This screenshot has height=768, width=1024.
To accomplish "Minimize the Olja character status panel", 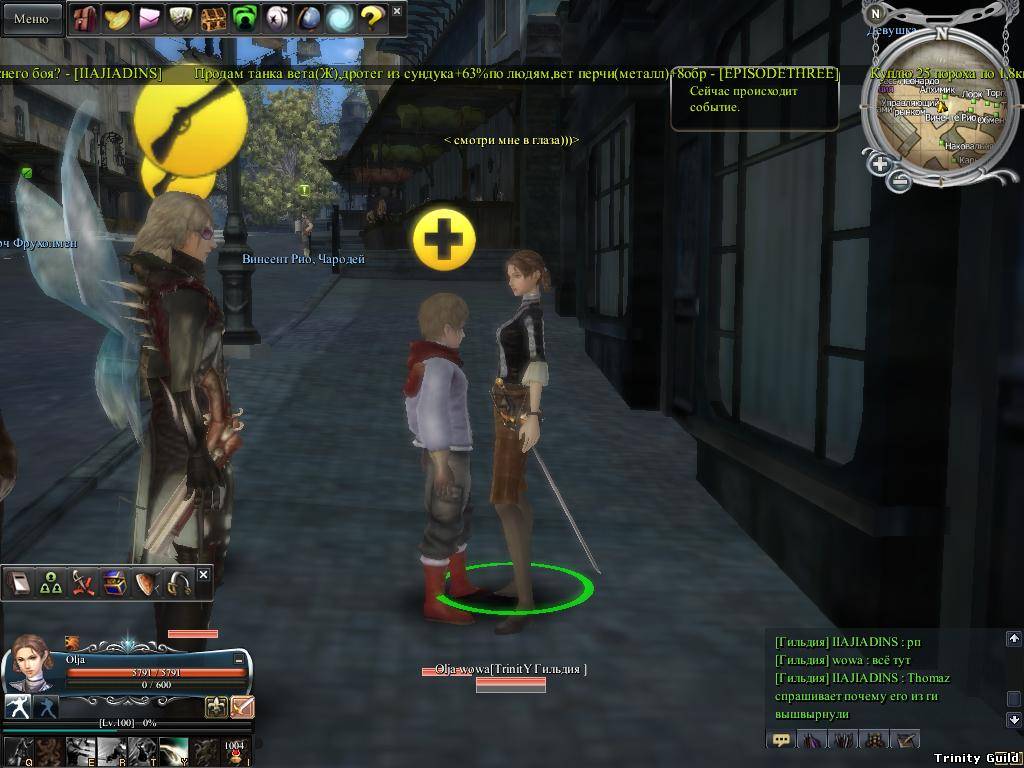I will coord(239,660).
